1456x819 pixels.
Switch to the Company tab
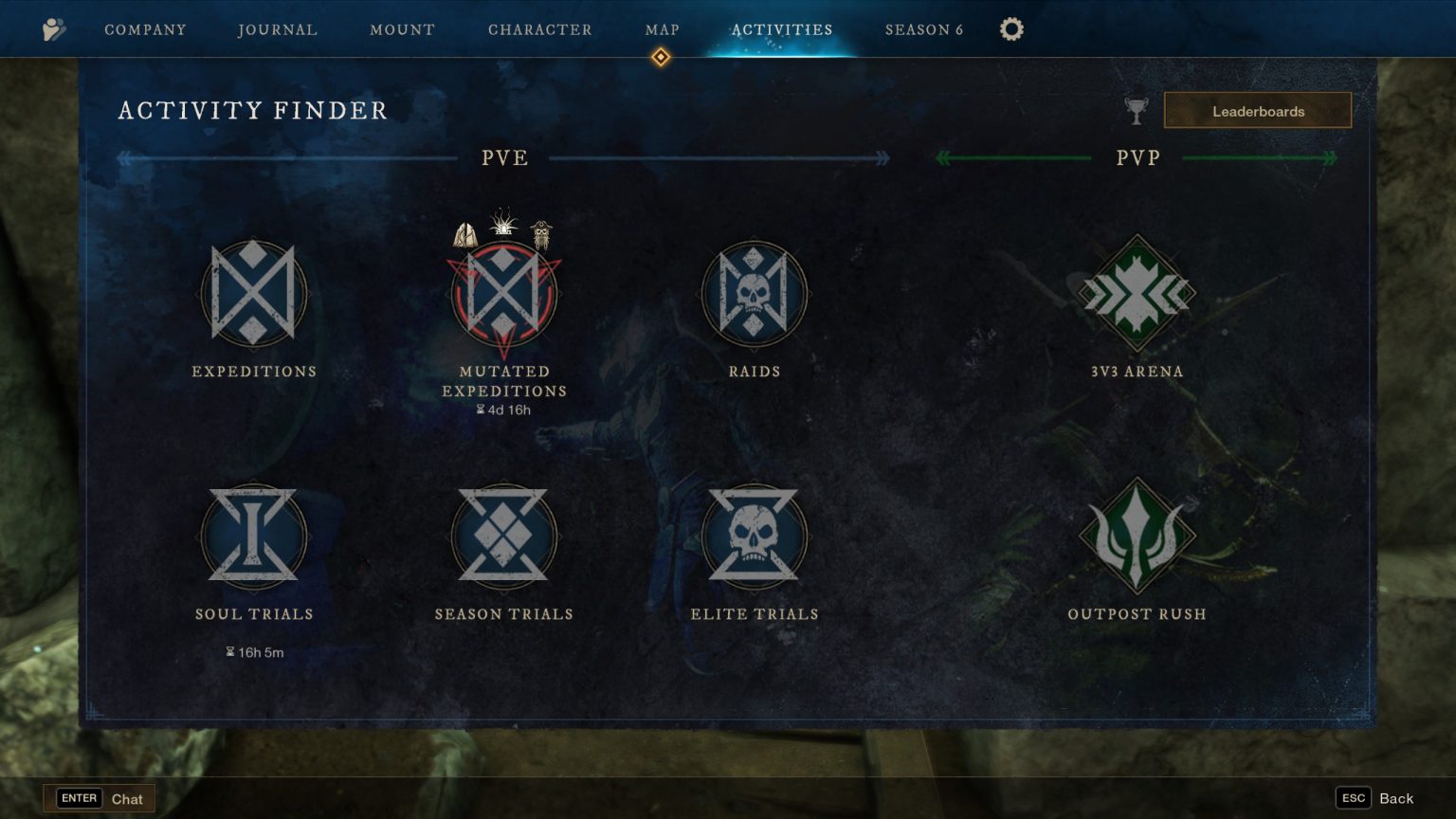144,29
